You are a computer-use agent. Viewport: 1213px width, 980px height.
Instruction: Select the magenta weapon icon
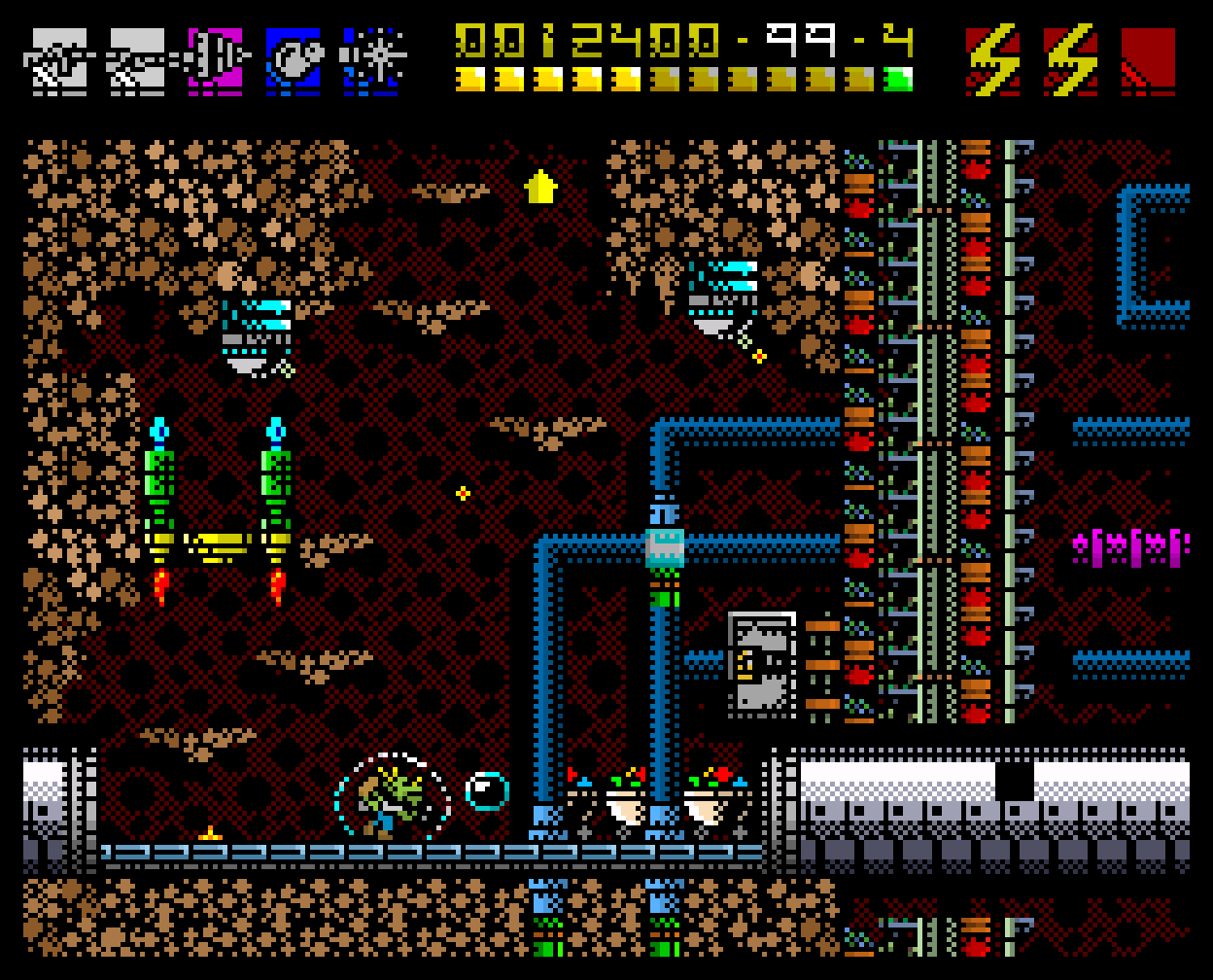[215, 61]
